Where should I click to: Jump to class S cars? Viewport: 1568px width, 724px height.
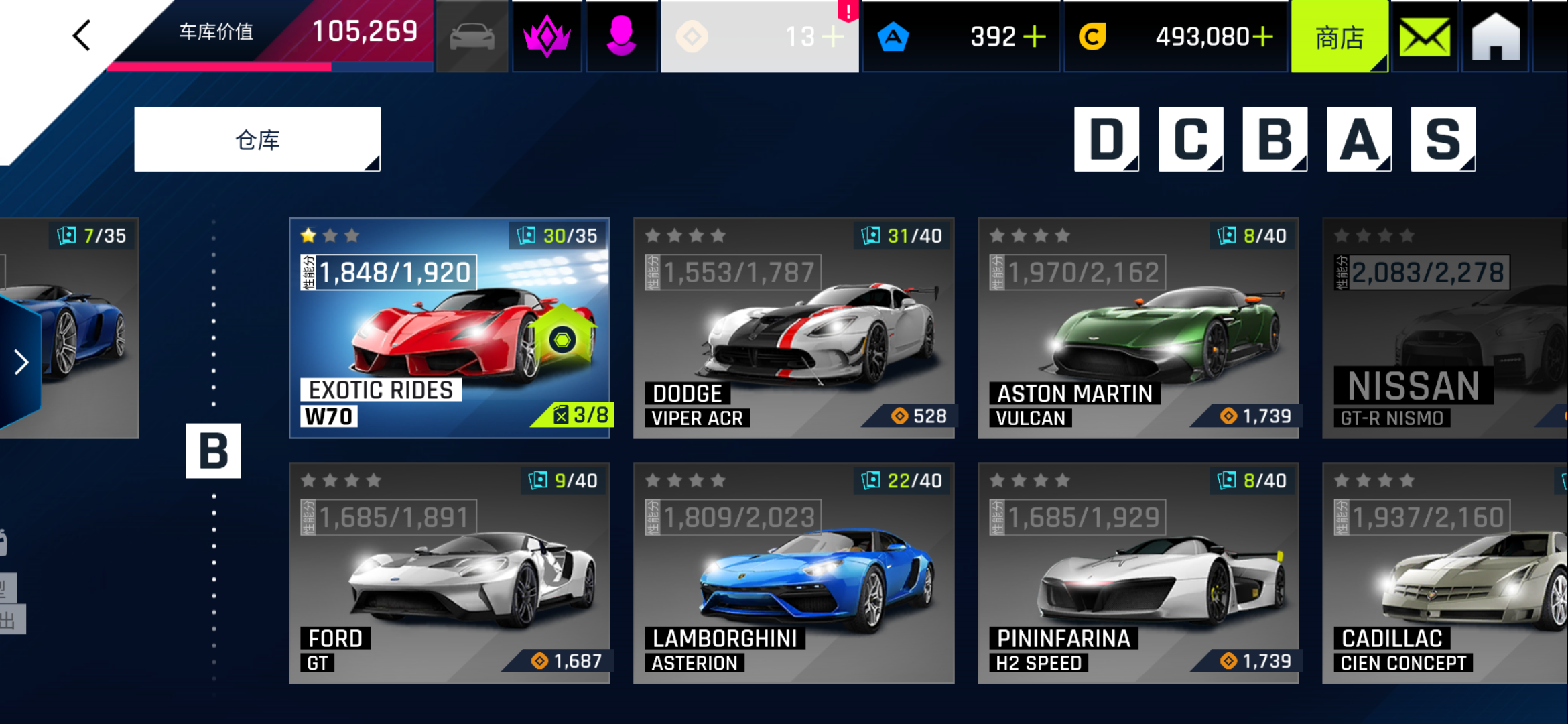coord(1443,139)
